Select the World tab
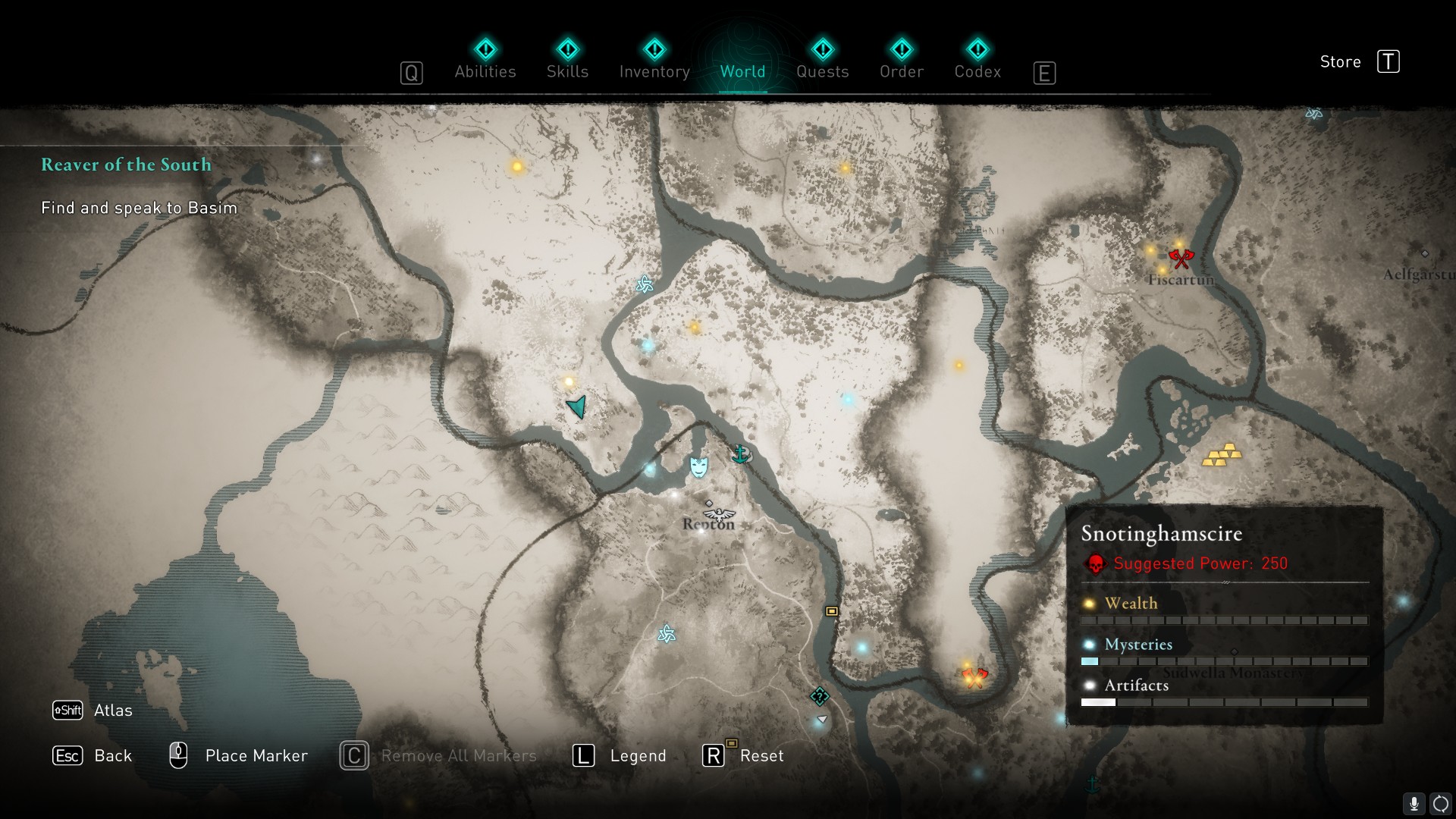The height and width of the screenshot is (819, 1456). point(742,71)
